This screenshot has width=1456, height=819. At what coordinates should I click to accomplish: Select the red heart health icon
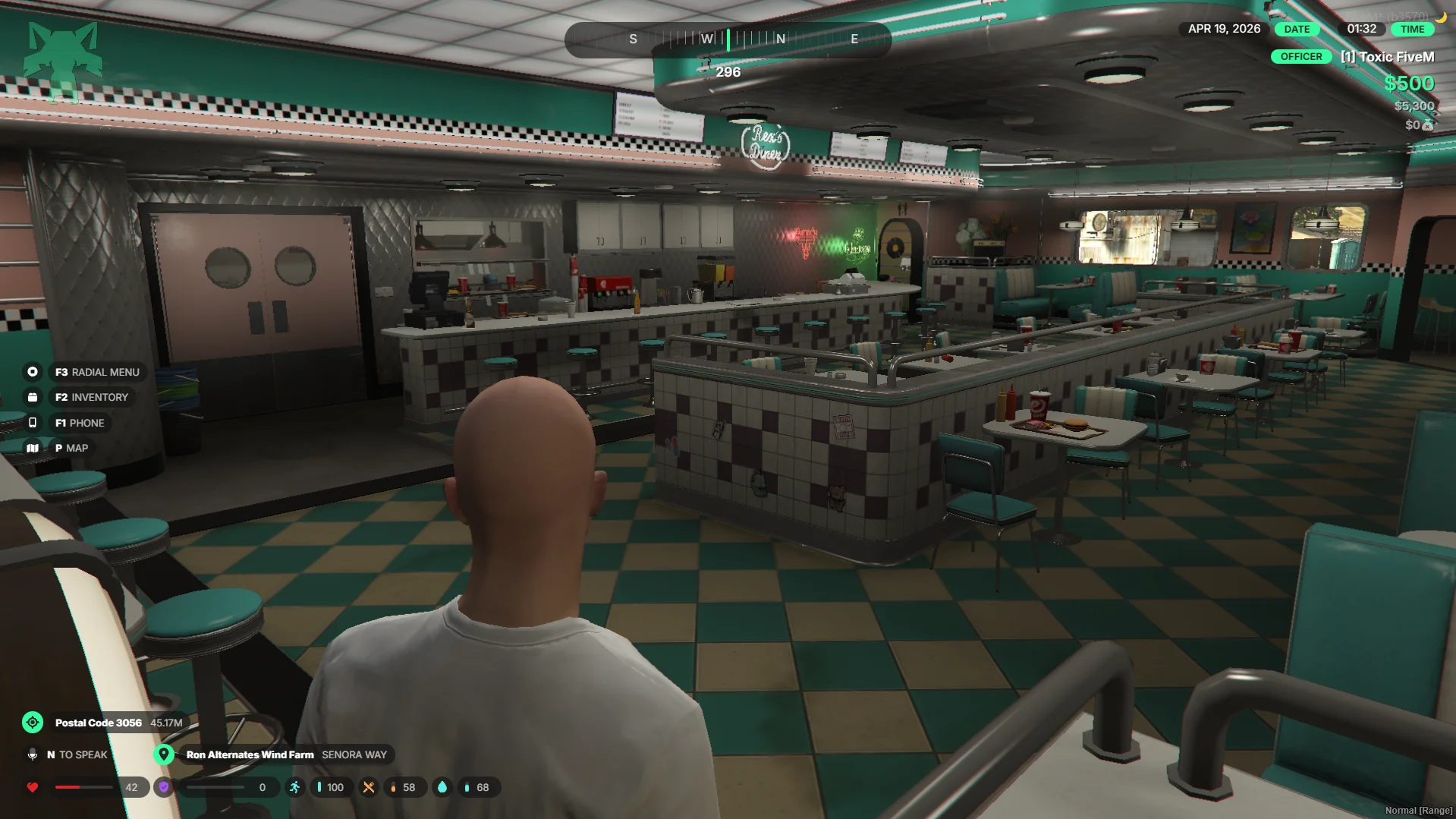click(x=33, y=787)
